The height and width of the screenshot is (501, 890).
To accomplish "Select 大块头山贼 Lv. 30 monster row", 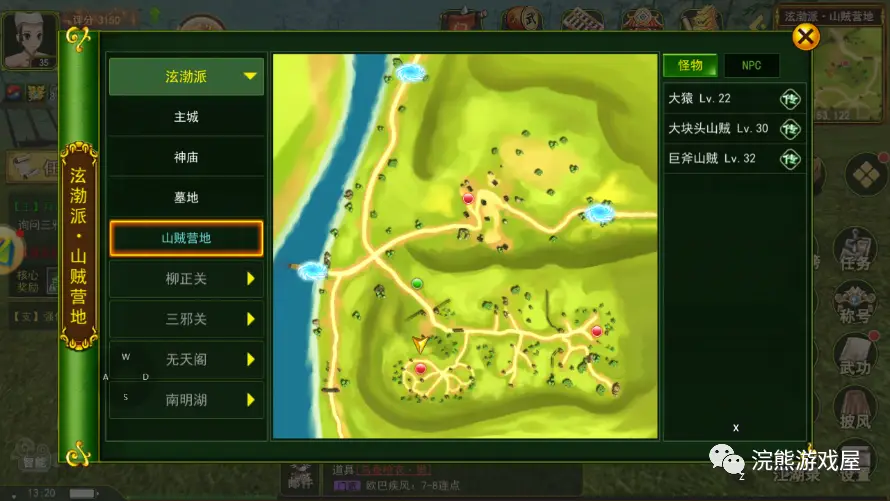I will 734,129.
